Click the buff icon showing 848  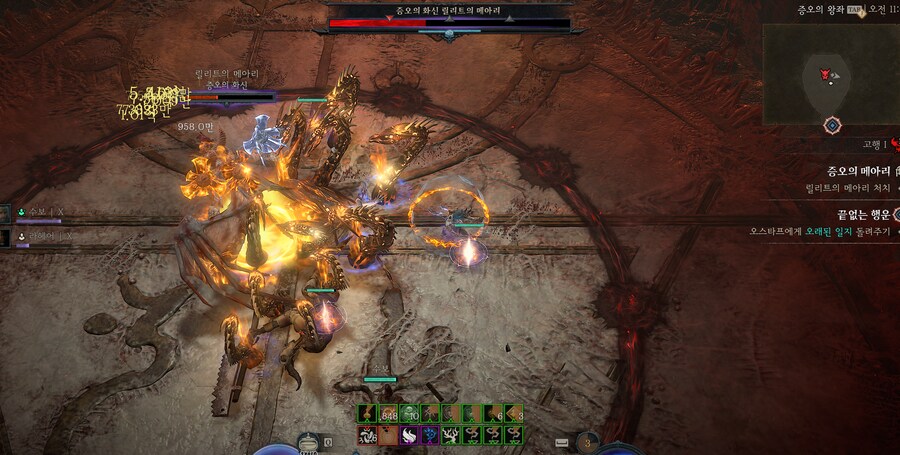click(388, 414)
